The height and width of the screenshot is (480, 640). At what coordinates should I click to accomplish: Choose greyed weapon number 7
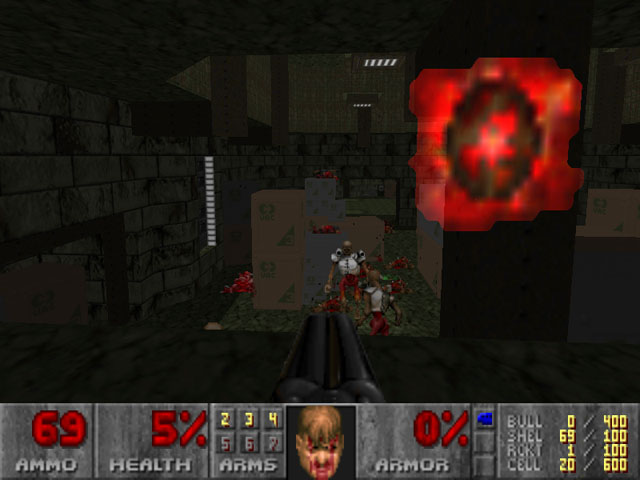coord(271,441)
